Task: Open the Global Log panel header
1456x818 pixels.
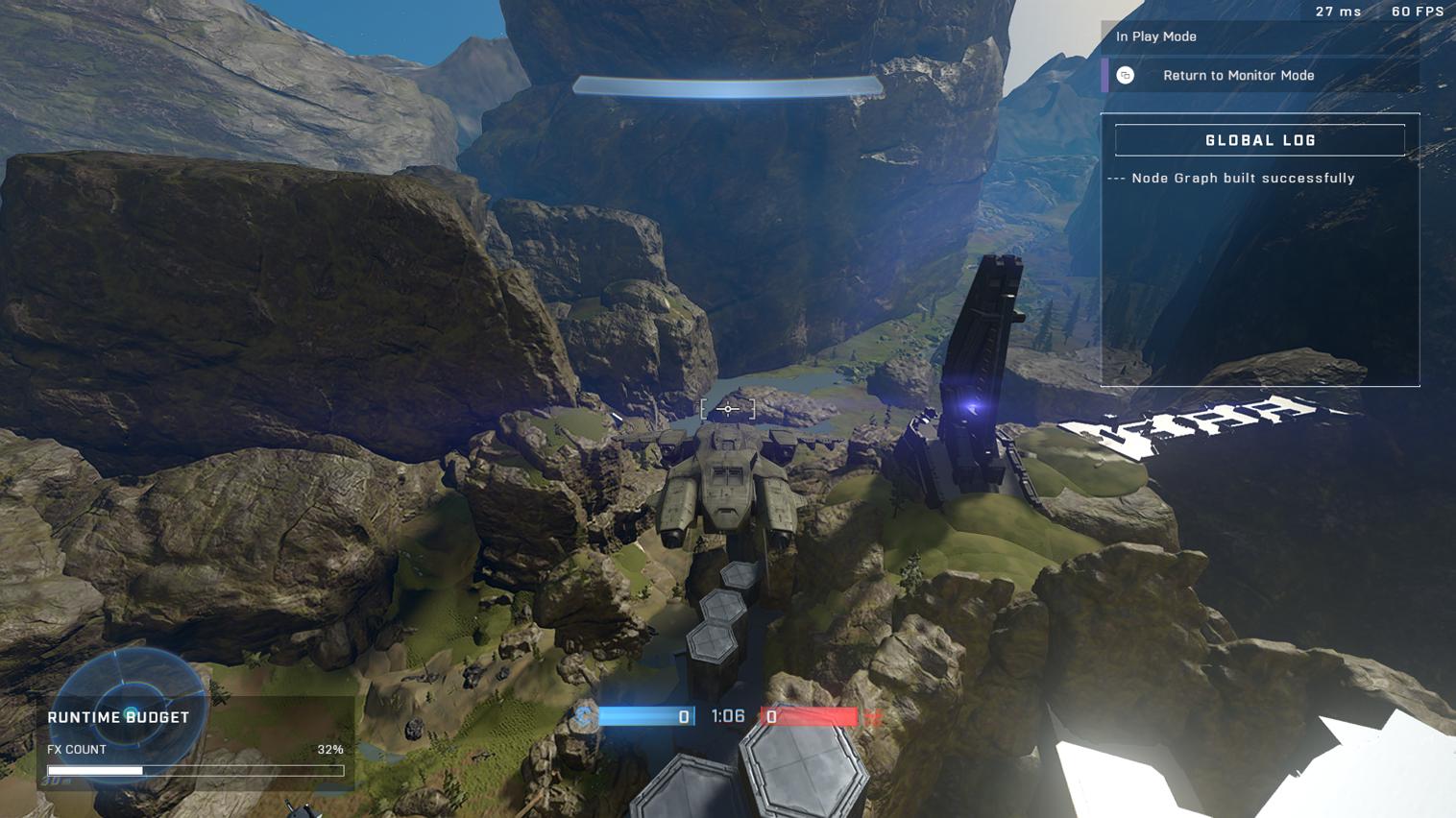Action: tap(1259, 140)
